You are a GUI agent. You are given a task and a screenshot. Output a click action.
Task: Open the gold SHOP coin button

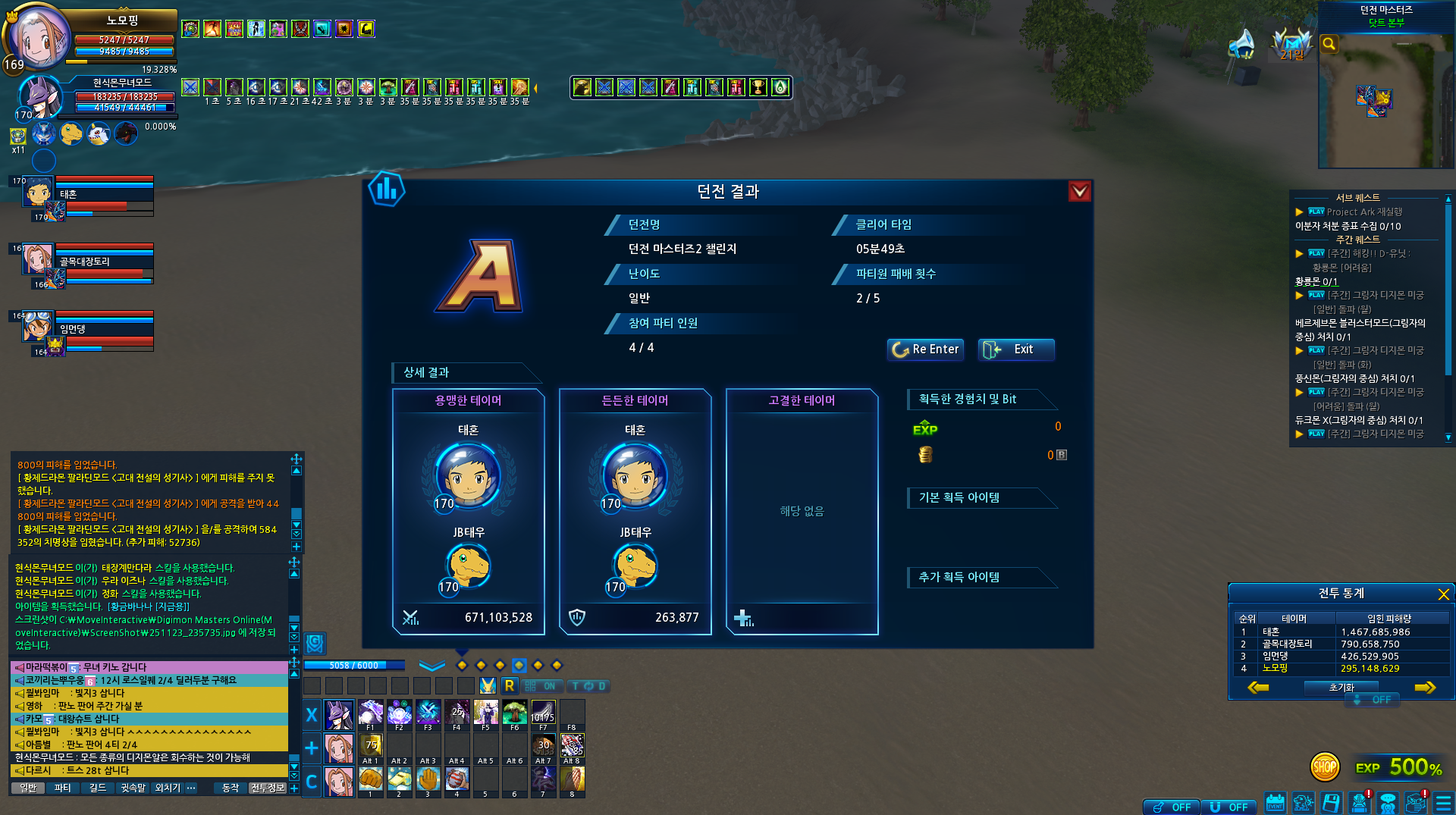tap(1324, 767)
